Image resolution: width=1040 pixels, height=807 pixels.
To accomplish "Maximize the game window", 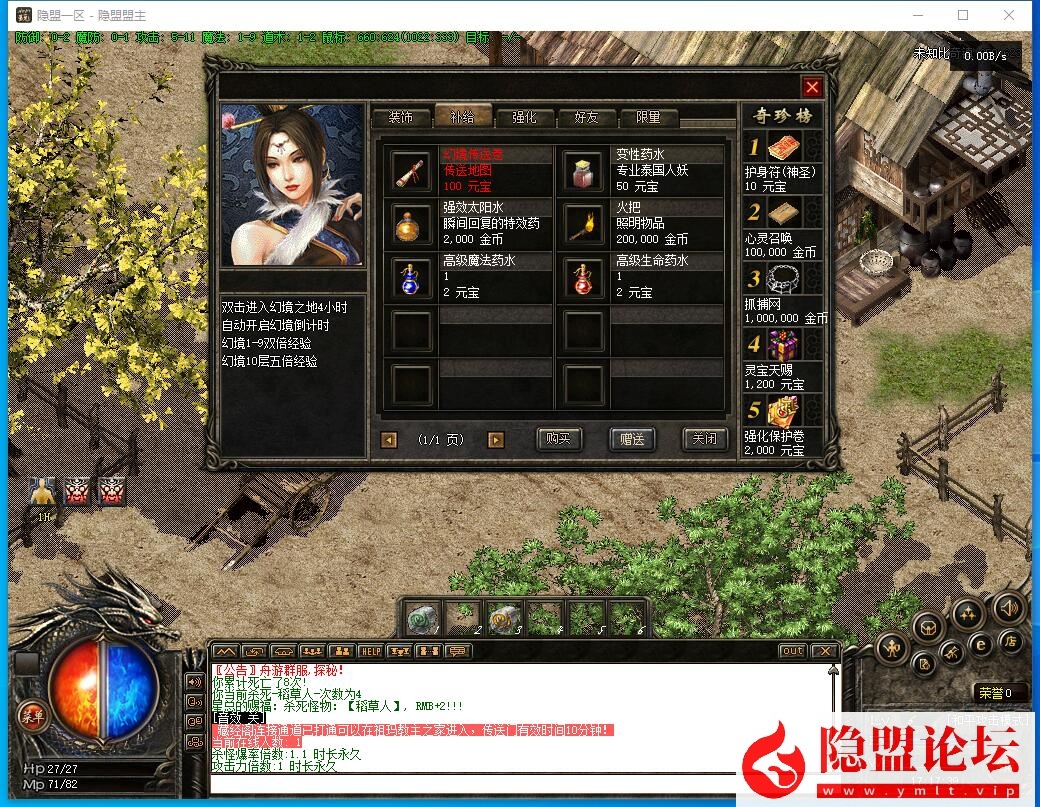I will point(963,15).
